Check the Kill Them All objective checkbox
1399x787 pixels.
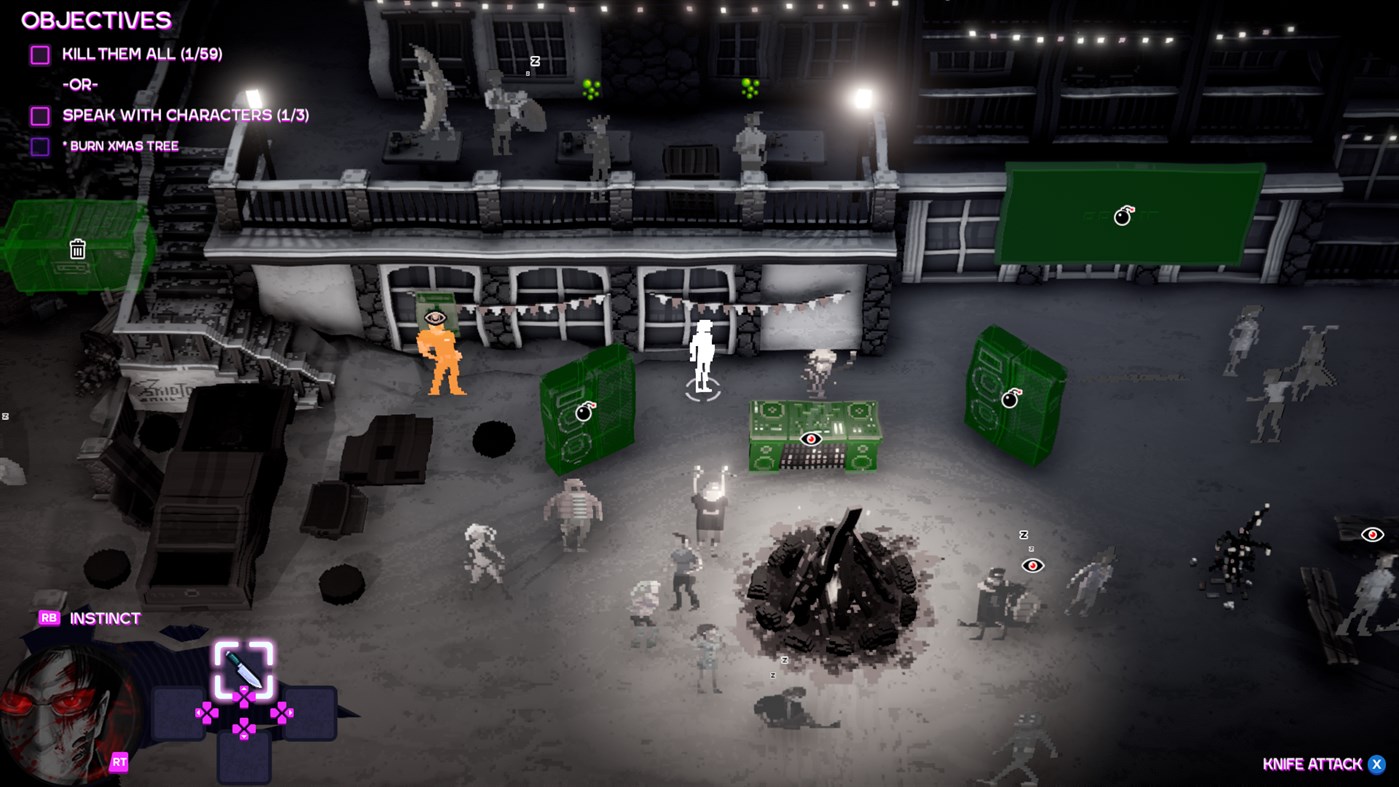(x=39, y=53)
